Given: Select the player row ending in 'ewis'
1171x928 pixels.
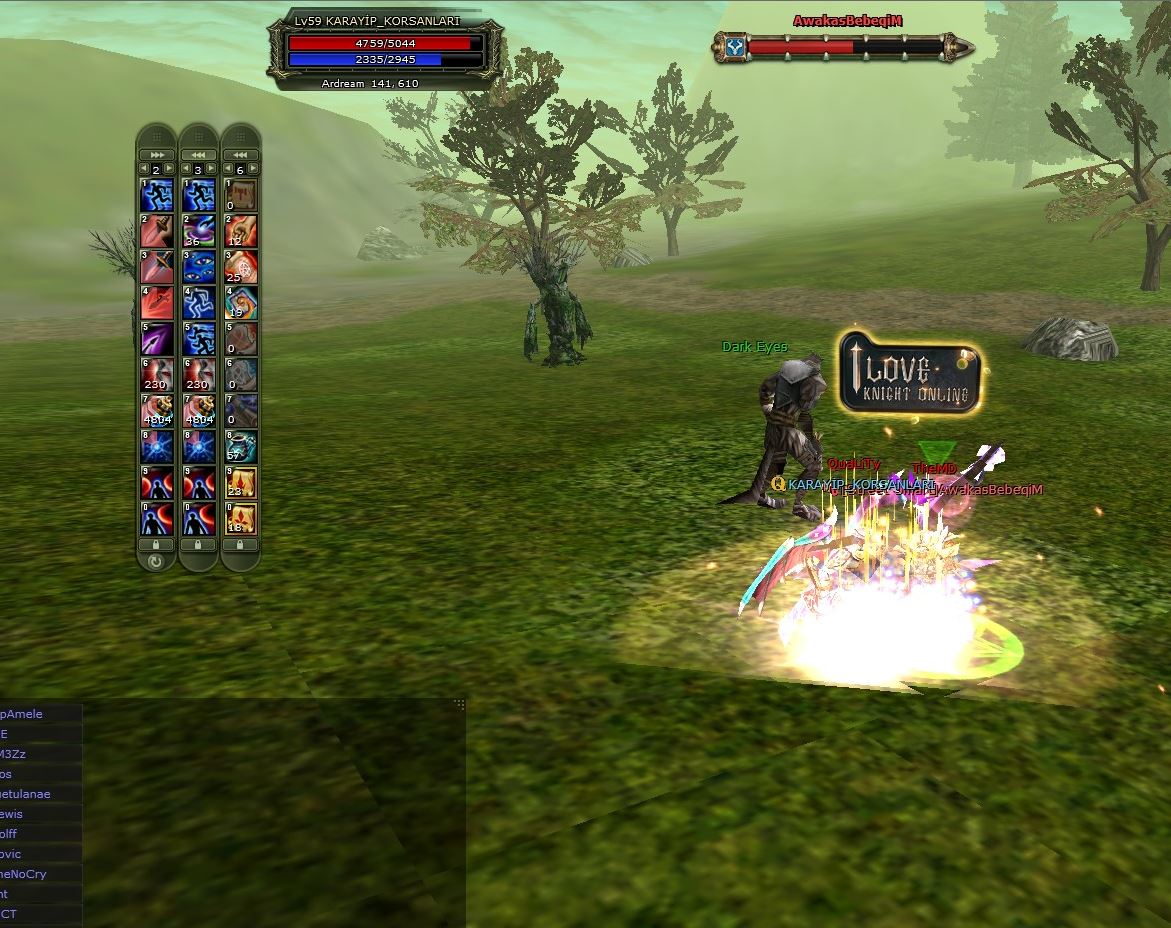Looking at the screenshot, I should [30, 814].
